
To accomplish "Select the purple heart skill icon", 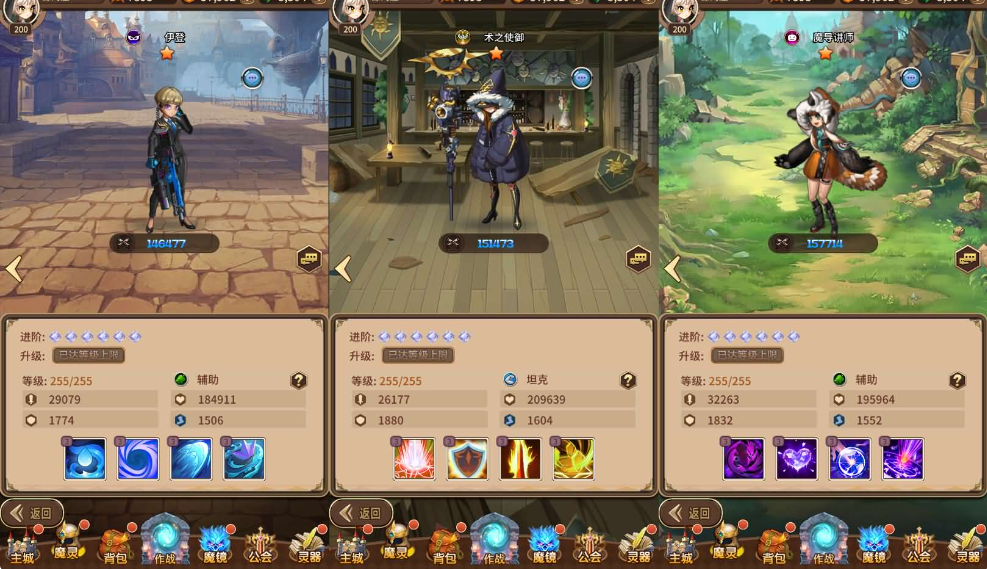I will click(x=796, y=459).
